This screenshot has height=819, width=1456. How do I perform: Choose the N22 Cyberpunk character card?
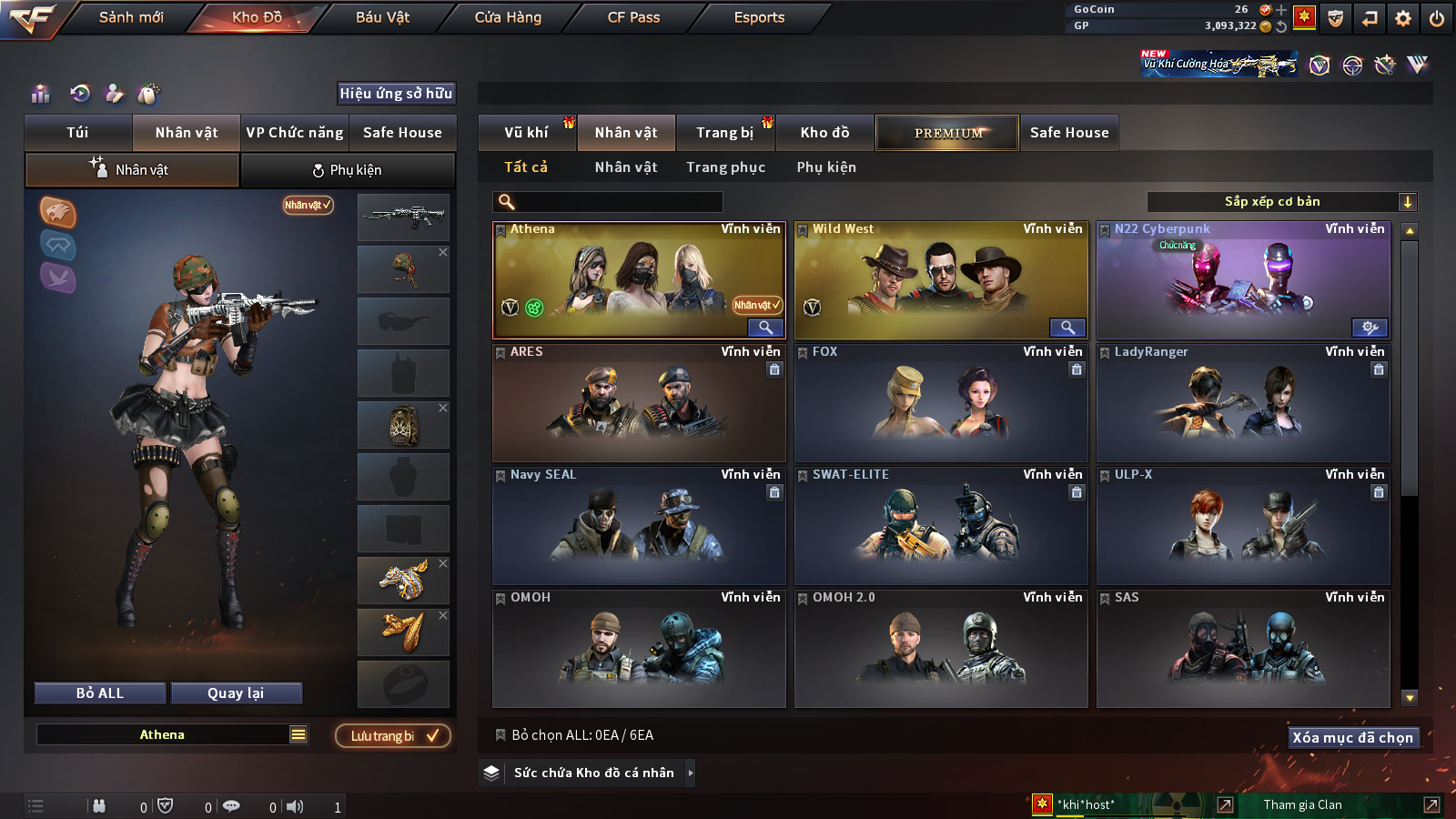(1243, 280)
